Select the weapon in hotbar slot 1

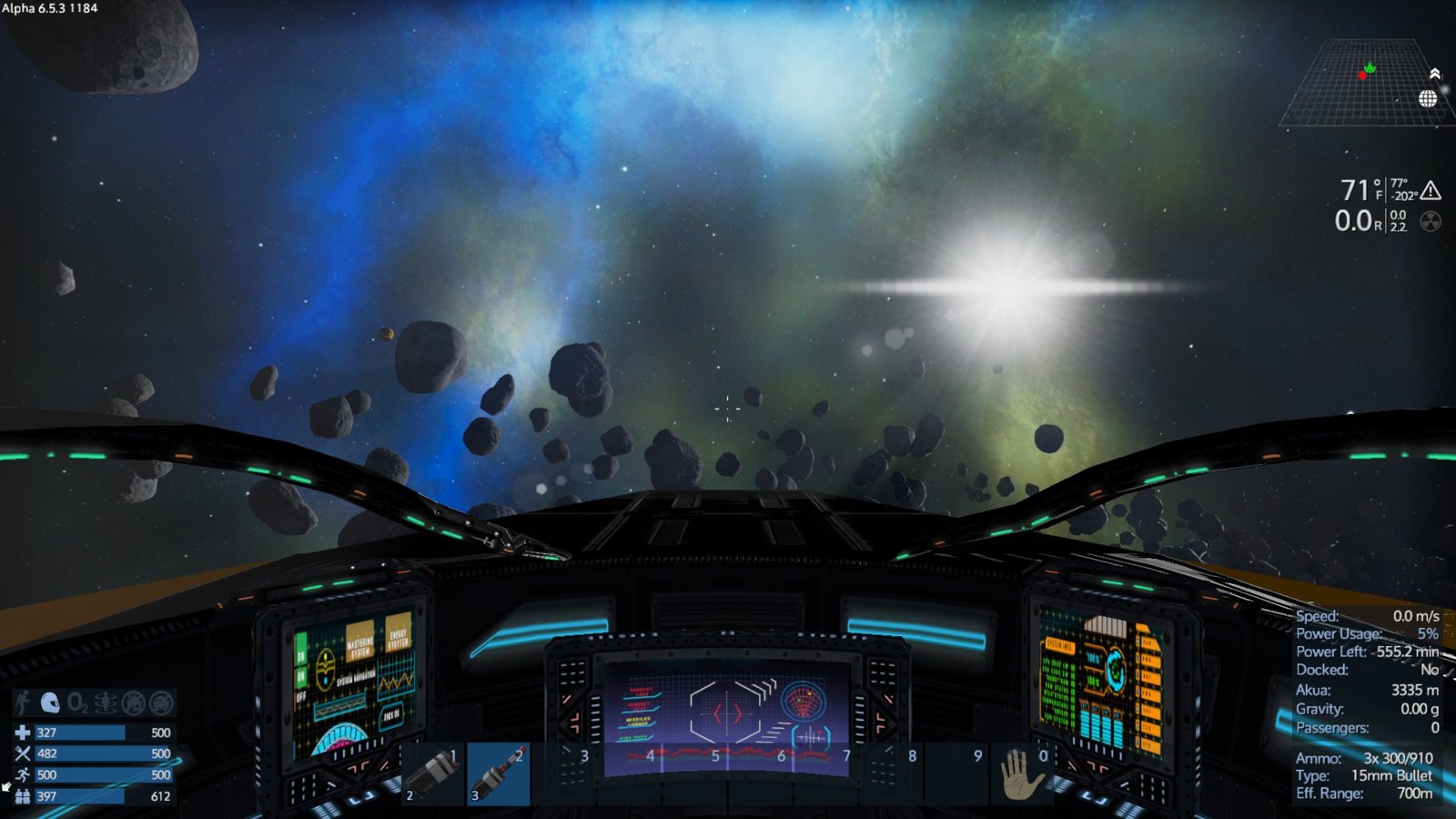433,773
